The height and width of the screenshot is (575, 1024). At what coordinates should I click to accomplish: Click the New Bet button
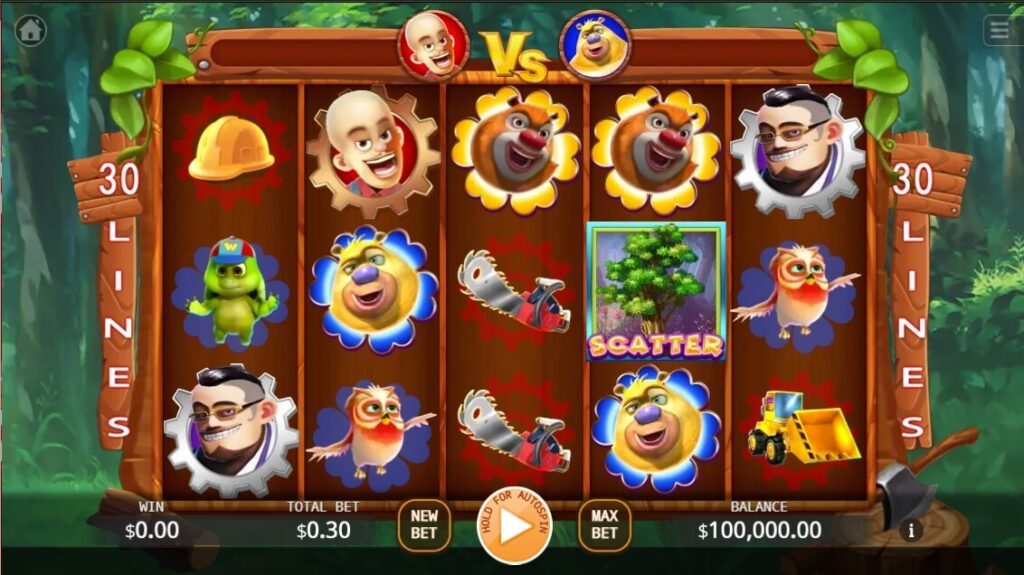(x=424, y=525)
